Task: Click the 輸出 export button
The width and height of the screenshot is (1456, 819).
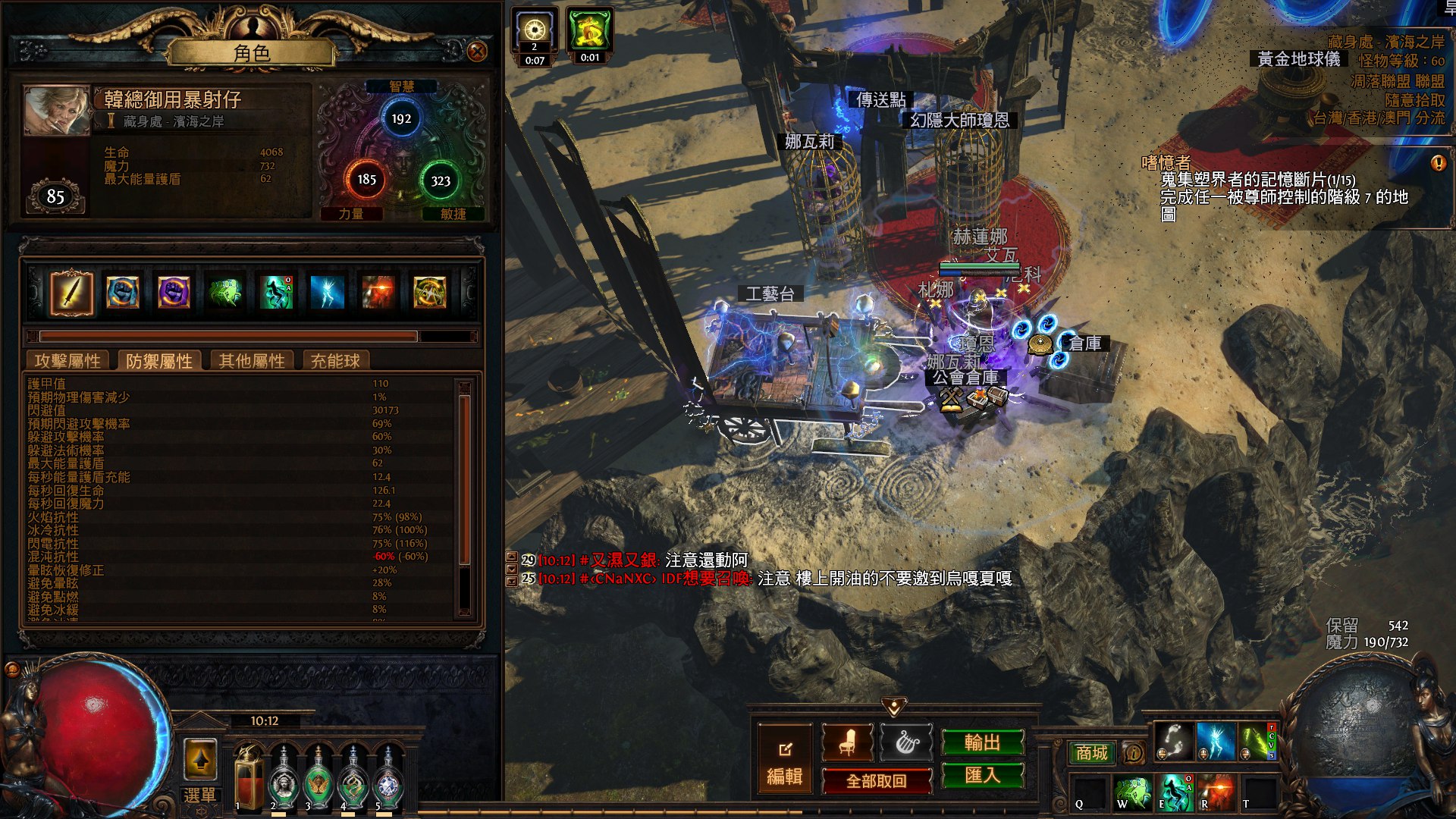Action: pyautogui.click(x=982, y=742)
